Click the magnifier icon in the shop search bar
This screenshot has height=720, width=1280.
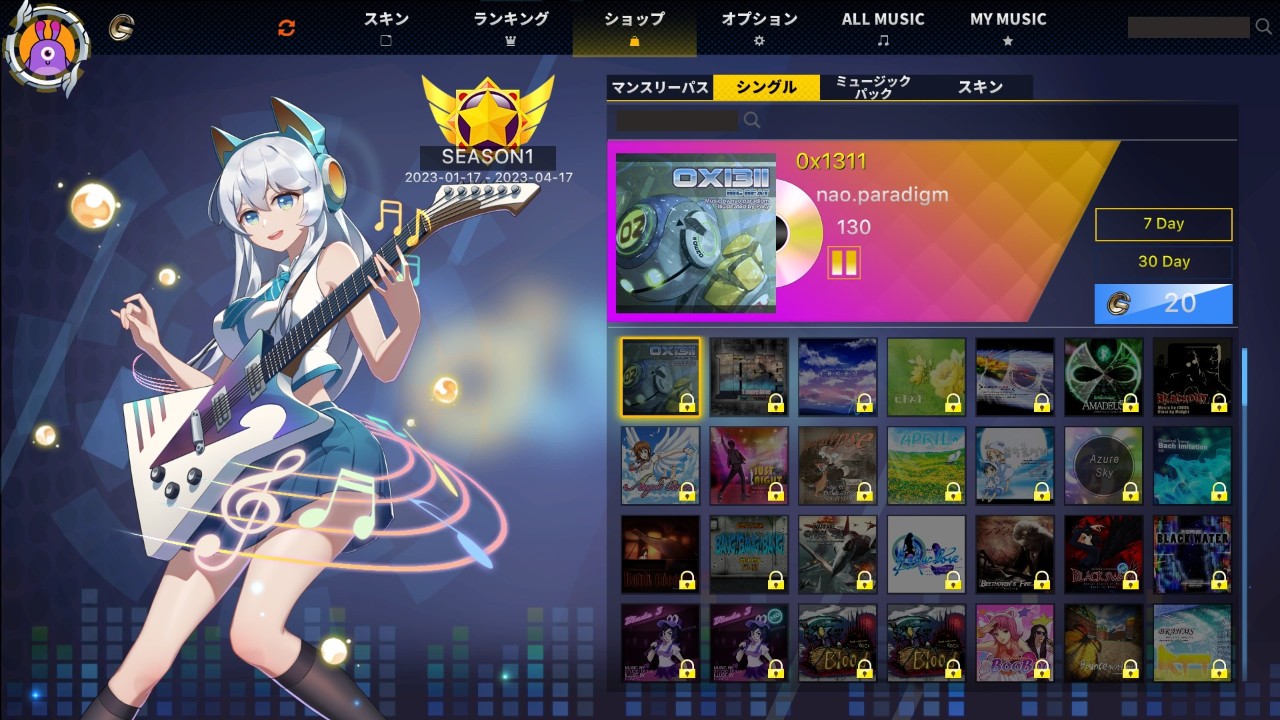(751, 120)
